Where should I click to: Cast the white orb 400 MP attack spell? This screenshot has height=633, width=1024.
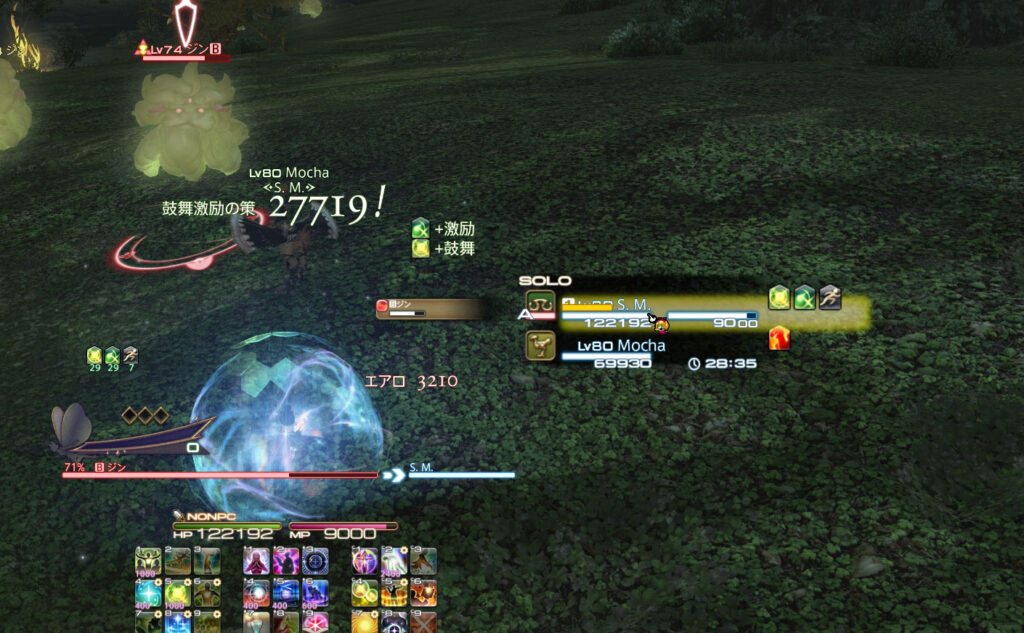tap(257, 592)
